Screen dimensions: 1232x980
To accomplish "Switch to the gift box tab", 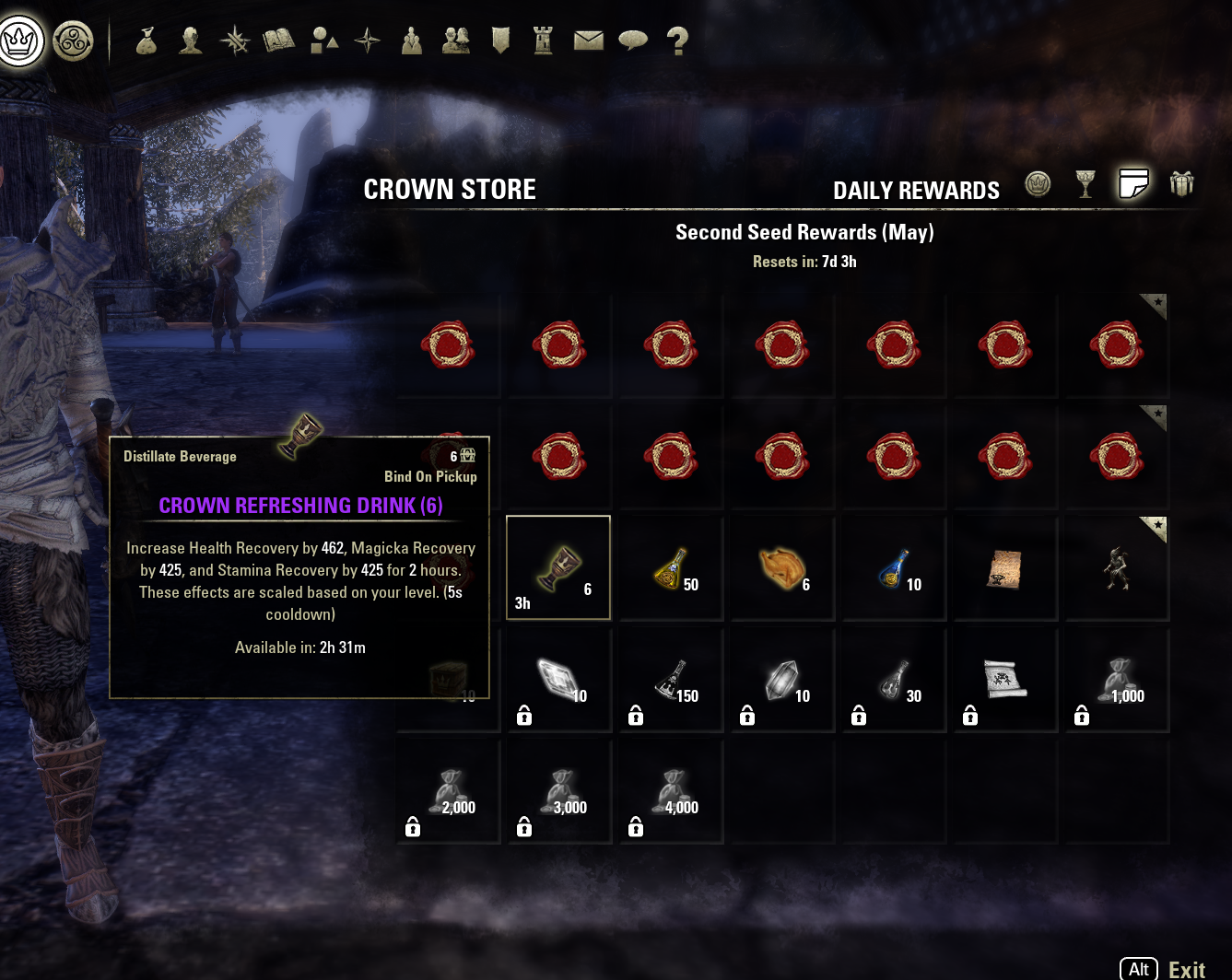I will [x=1181, y=184].
